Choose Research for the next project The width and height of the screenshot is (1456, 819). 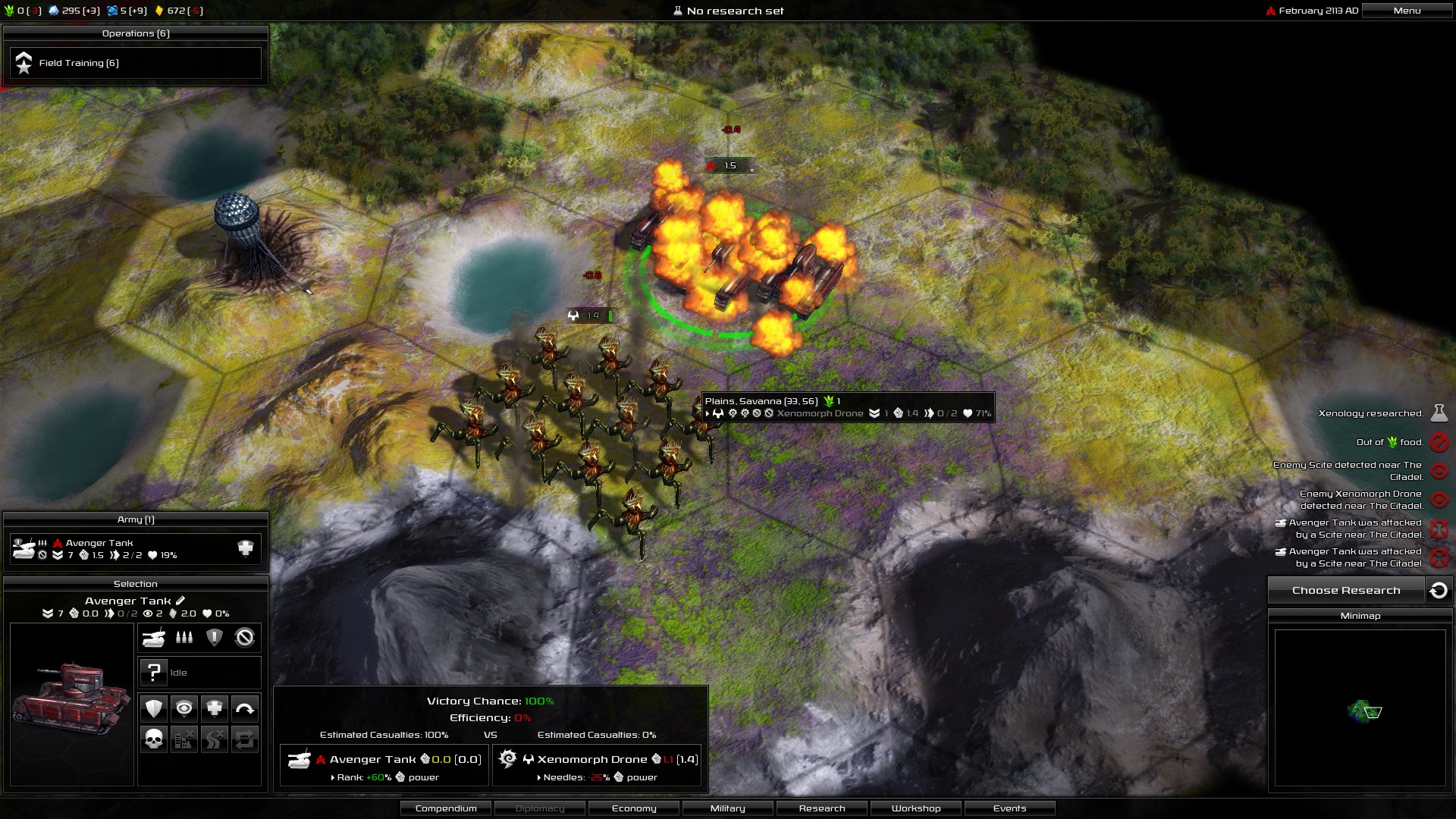click(x=1346, y=591)
